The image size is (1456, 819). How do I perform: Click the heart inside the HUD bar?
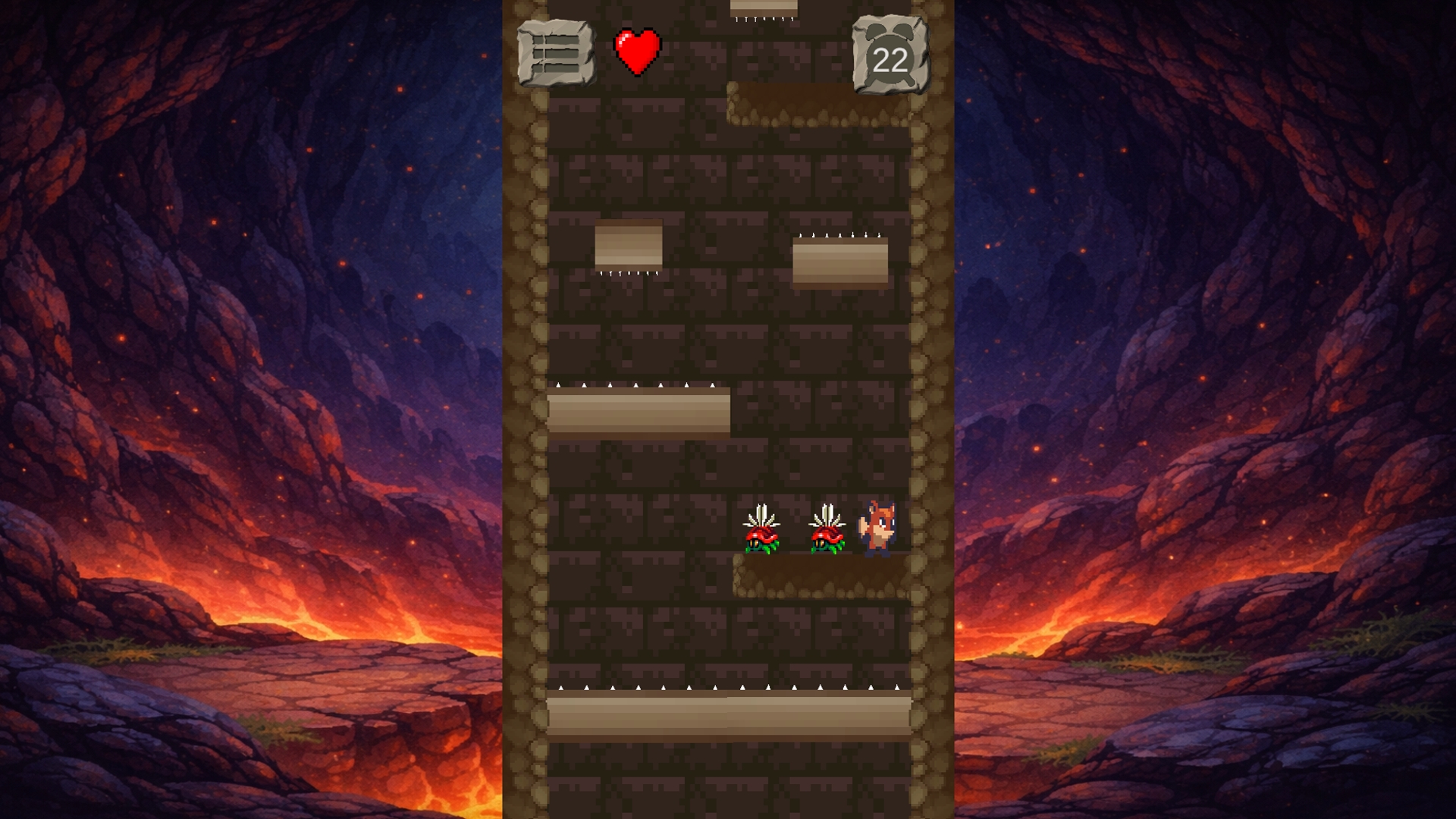[x=635, y=52]
